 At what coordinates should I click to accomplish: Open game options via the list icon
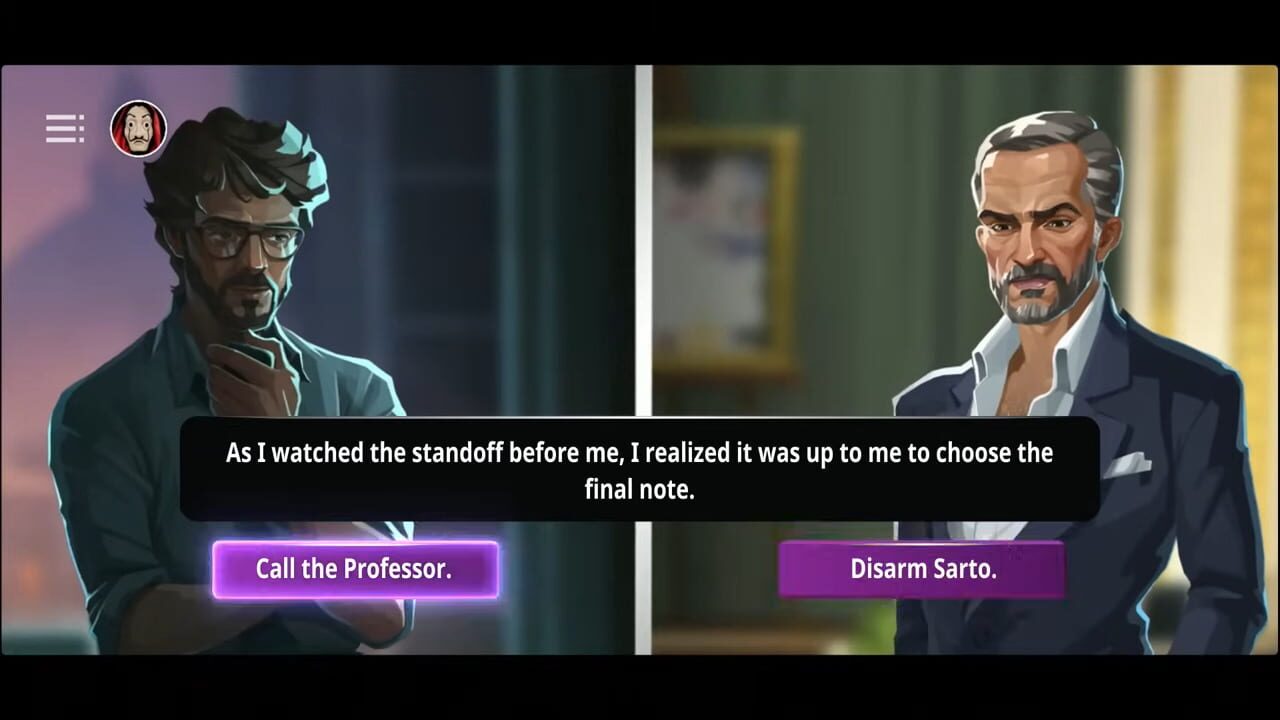[x=64, y=128]
